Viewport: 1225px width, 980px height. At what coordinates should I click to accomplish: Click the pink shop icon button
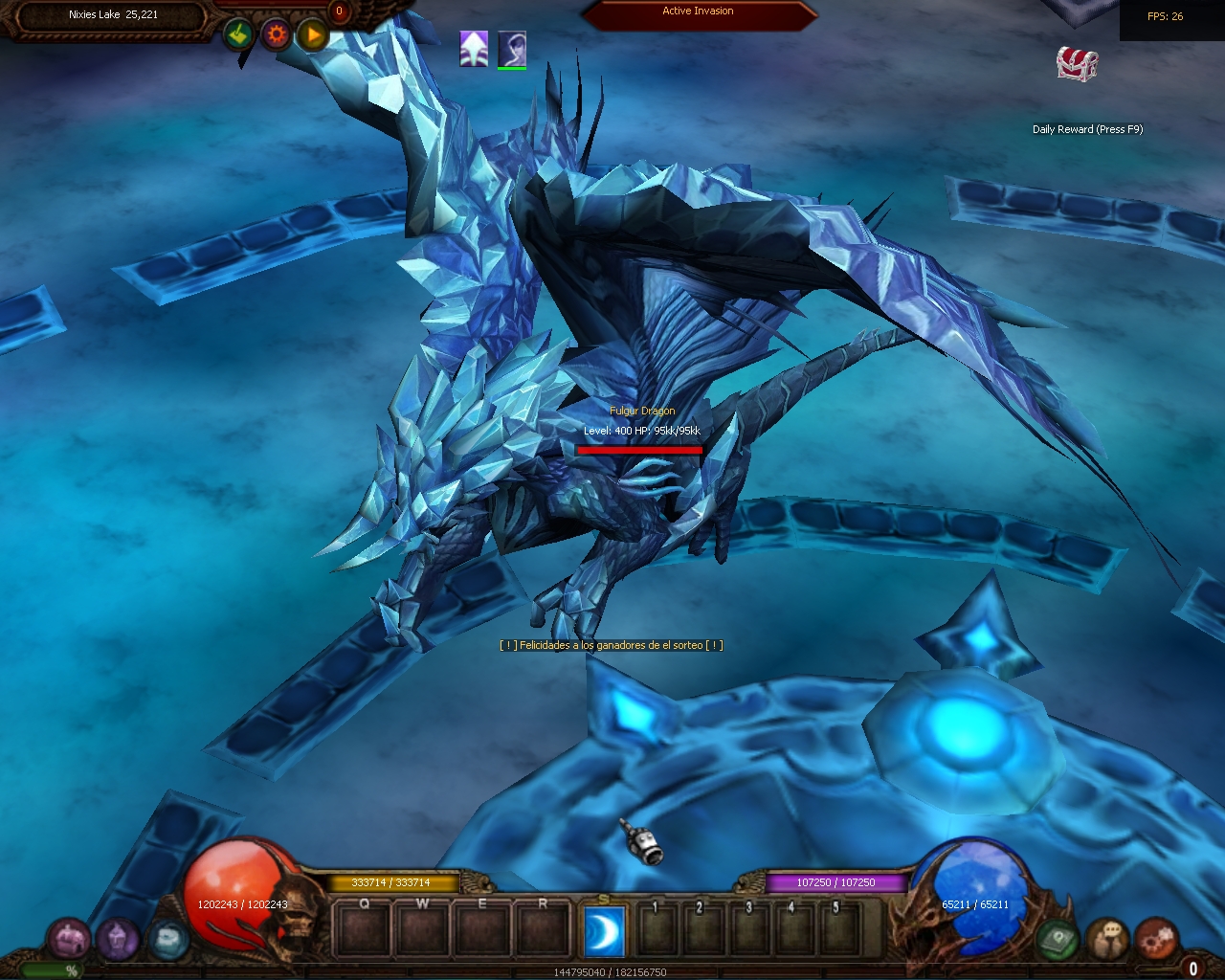(69, 939)
